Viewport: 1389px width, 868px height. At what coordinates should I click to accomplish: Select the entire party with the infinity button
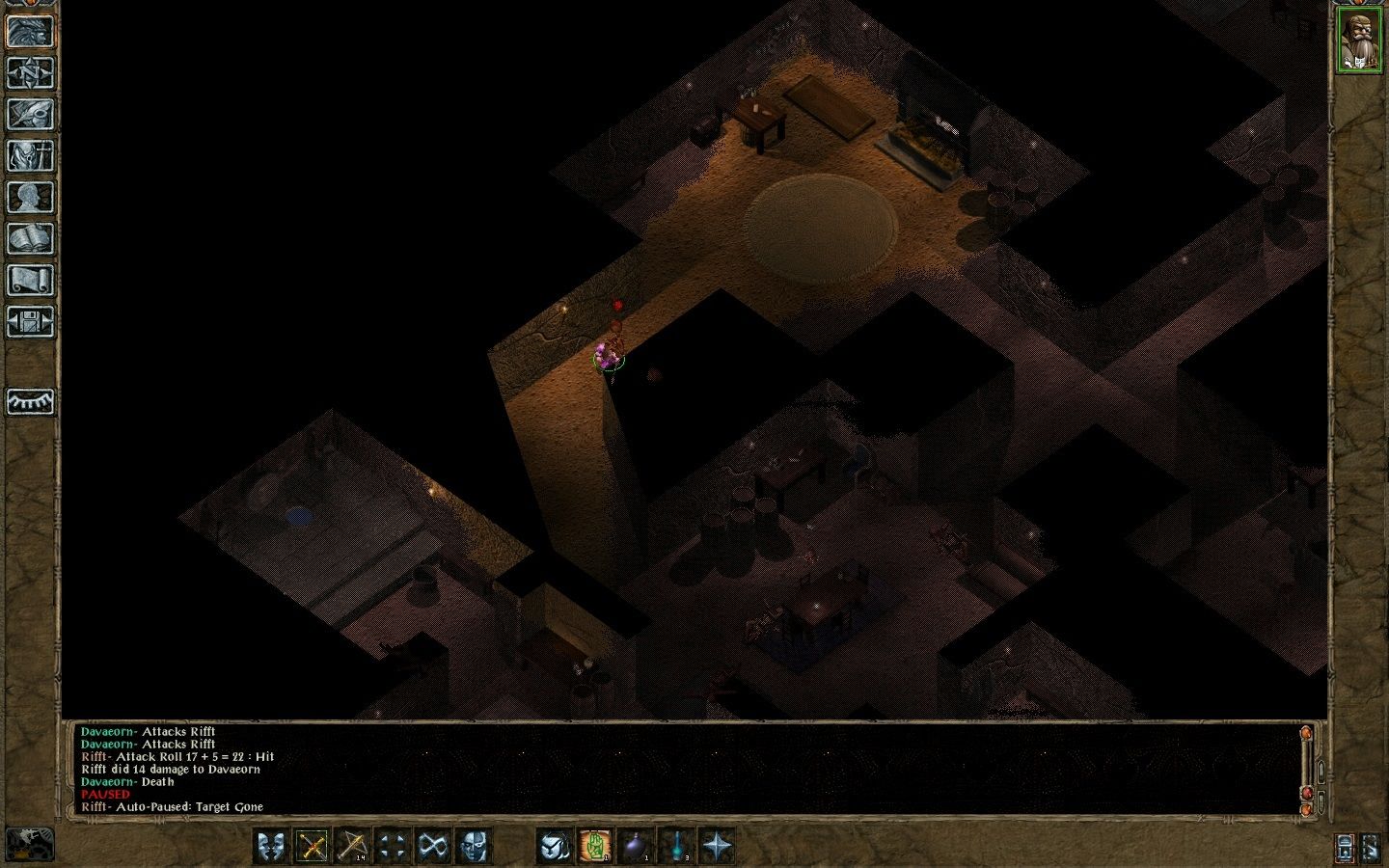click(x=433, y=846)
